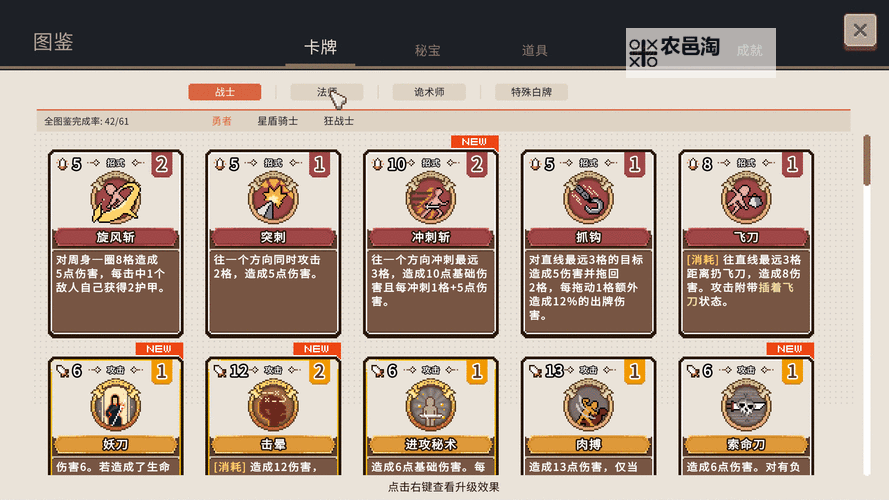Viewport: 889px width, 500px height.
Task: Open the 道具 tab
Action: [534, 50]
